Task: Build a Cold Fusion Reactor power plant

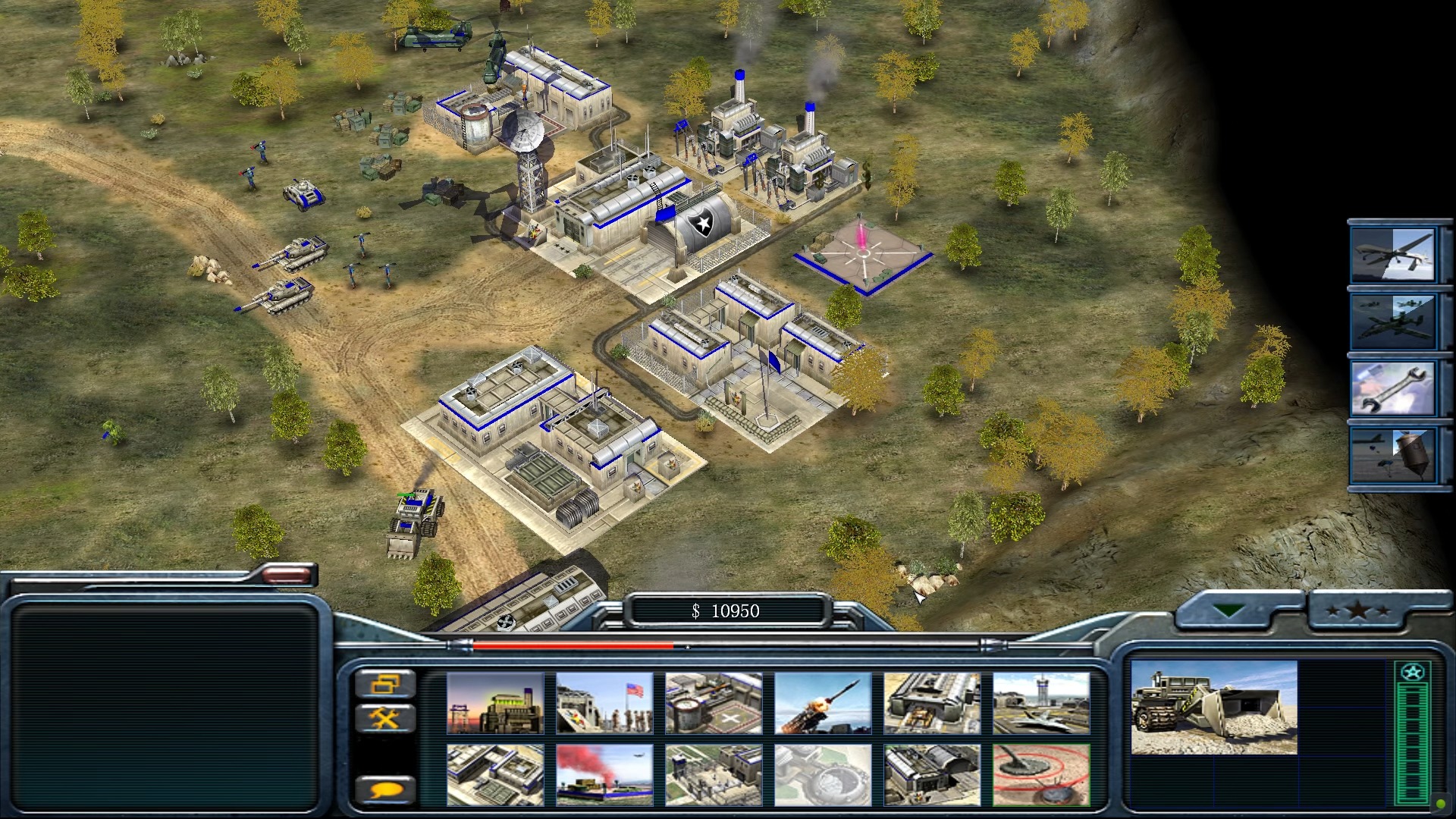Action: (495, 703)
